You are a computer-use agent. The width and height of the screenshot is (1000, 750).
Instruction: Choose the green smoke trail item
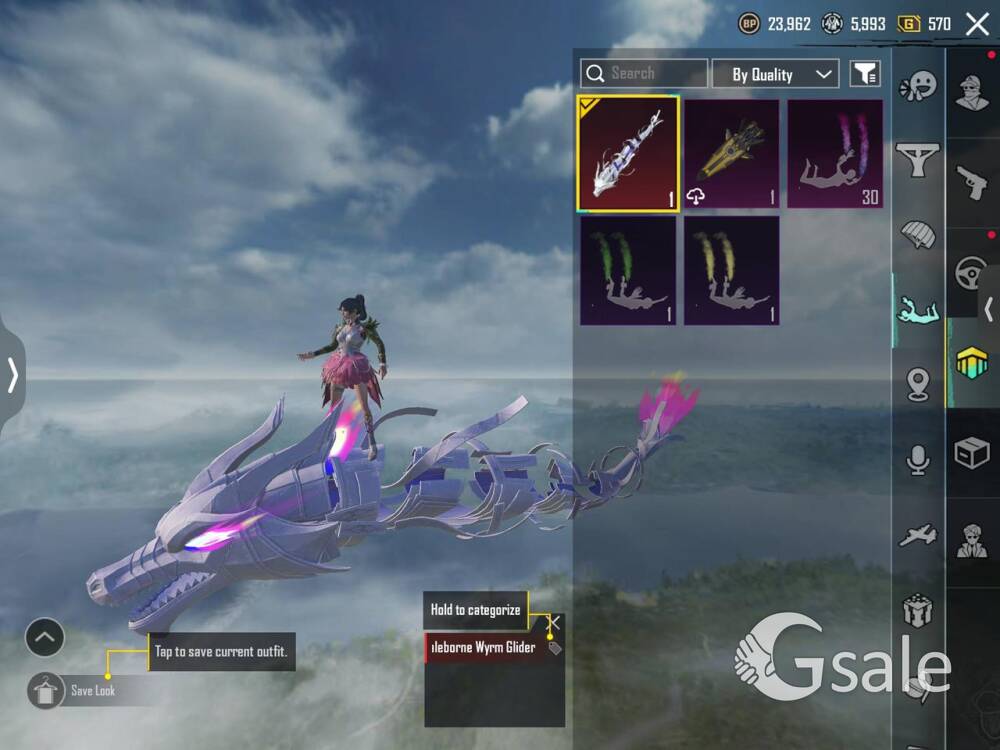(x=628, y=270)
